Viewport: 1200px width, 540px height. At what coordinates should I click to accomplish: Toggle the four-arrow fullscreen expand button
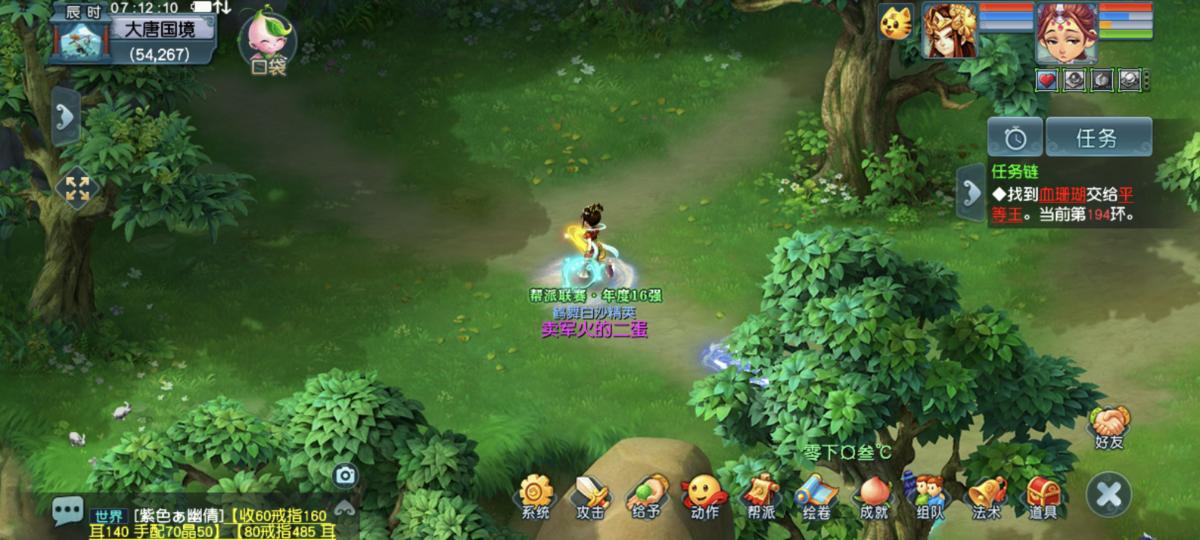click(77, 189)
